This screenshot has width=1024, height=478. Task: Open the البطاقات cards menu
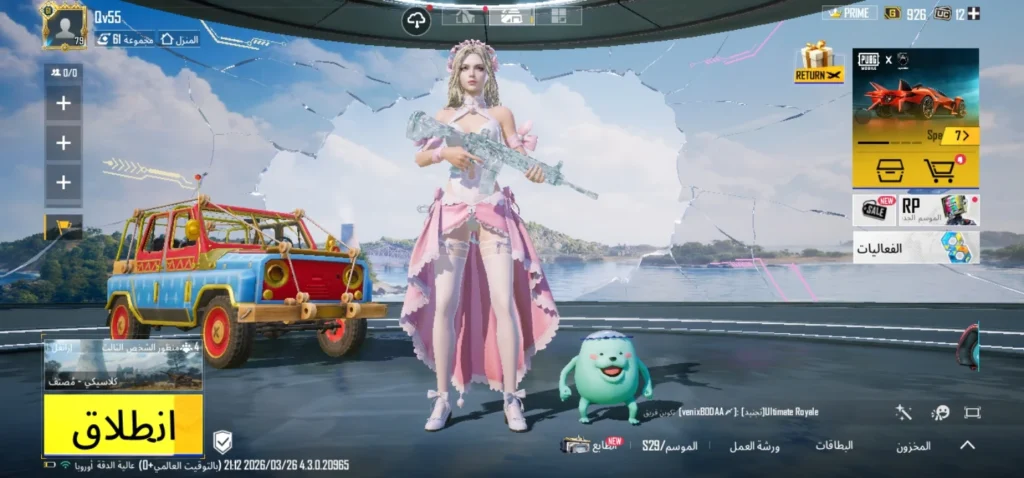tap(834, 445)
